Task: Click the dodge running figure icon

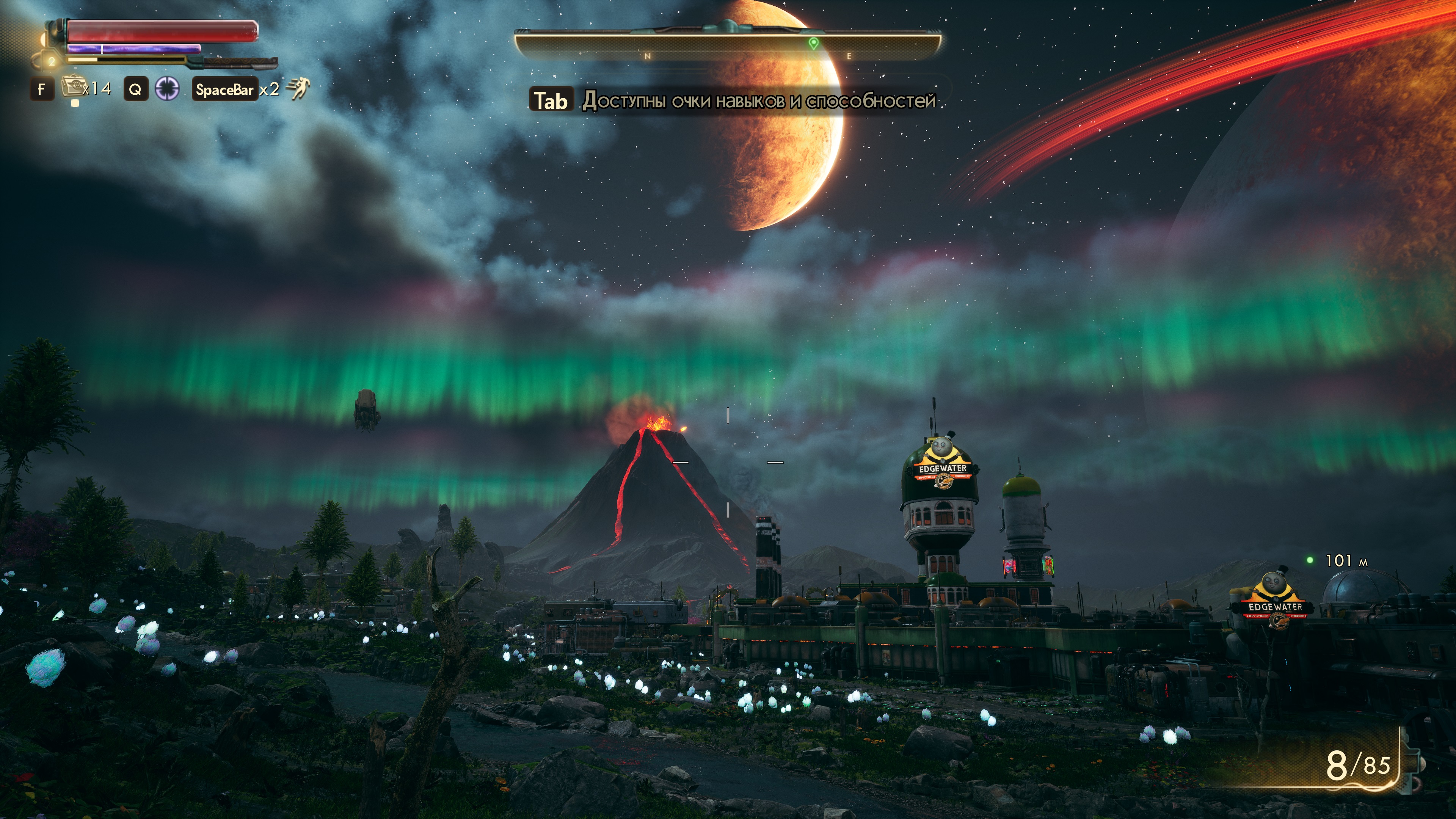Action: pyautogui.click(x=298, y=89)
